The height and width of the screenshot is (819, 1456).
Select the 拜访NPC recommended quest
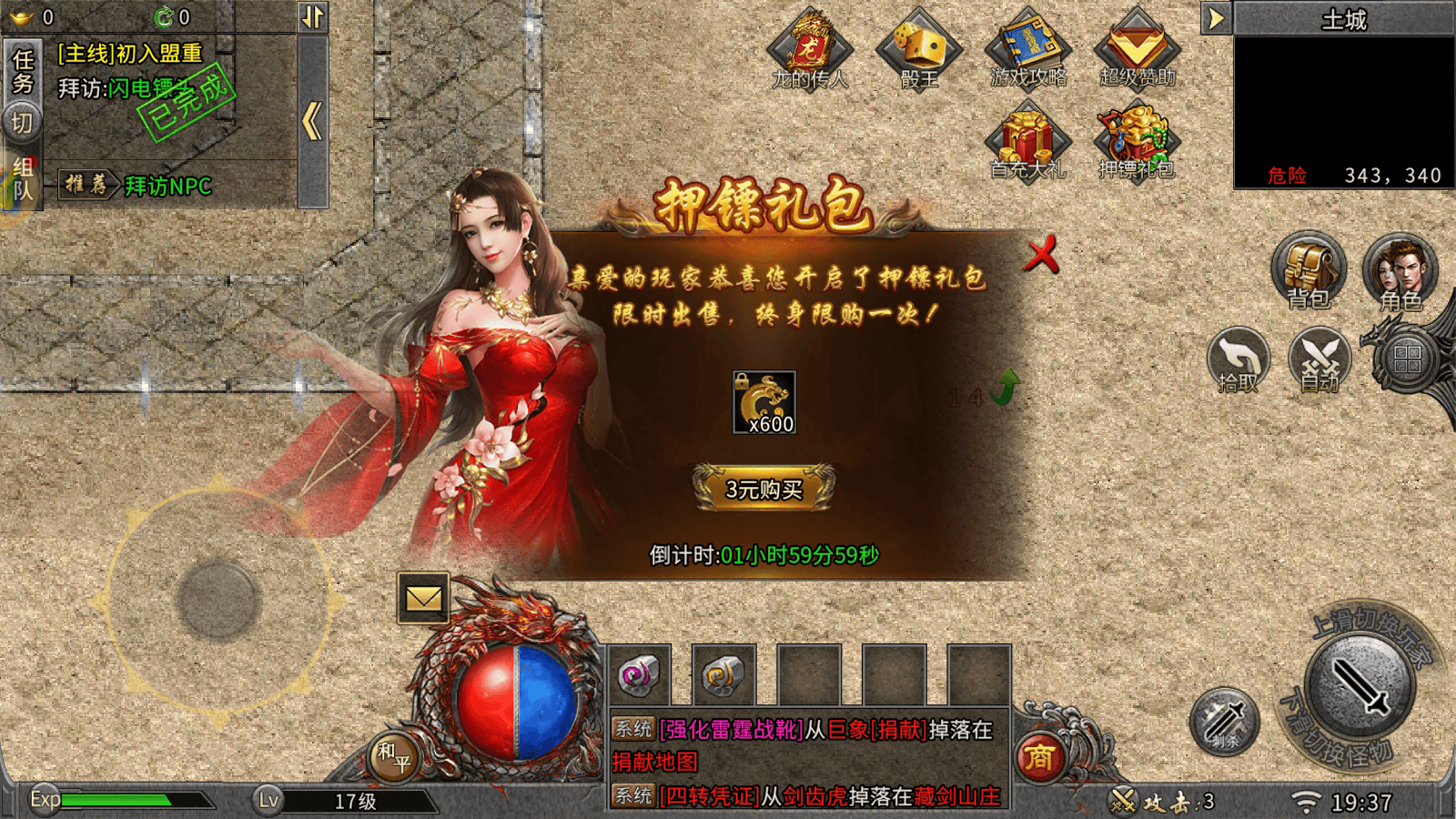click(167, 187)
